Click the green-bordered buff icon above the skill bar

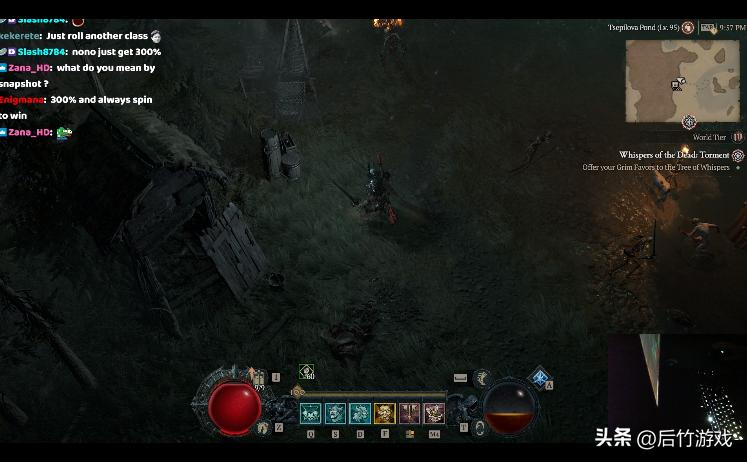click(306, 372)
